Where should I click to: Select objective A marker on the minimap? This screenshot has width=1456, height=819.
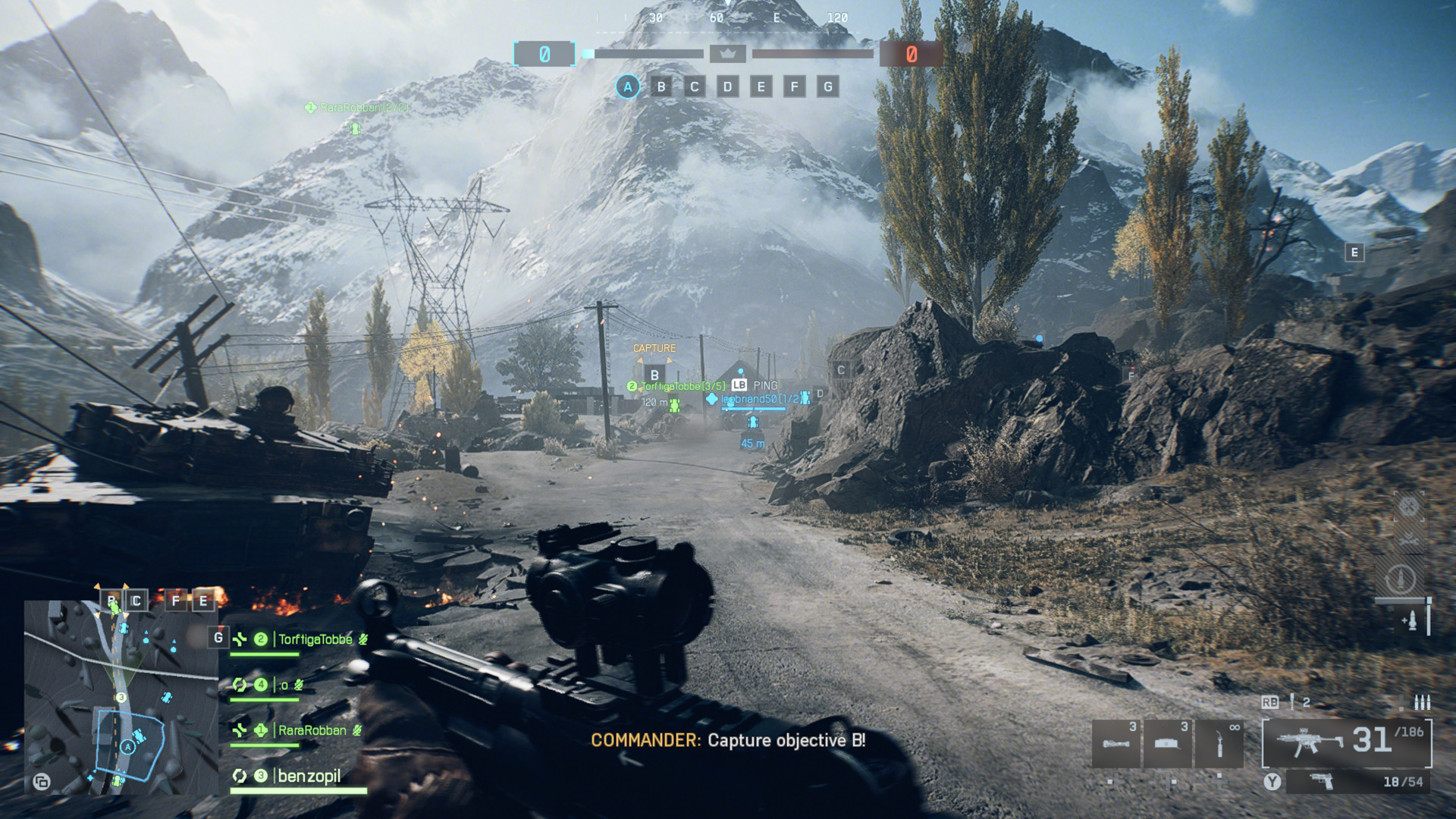tap(128, 748)
